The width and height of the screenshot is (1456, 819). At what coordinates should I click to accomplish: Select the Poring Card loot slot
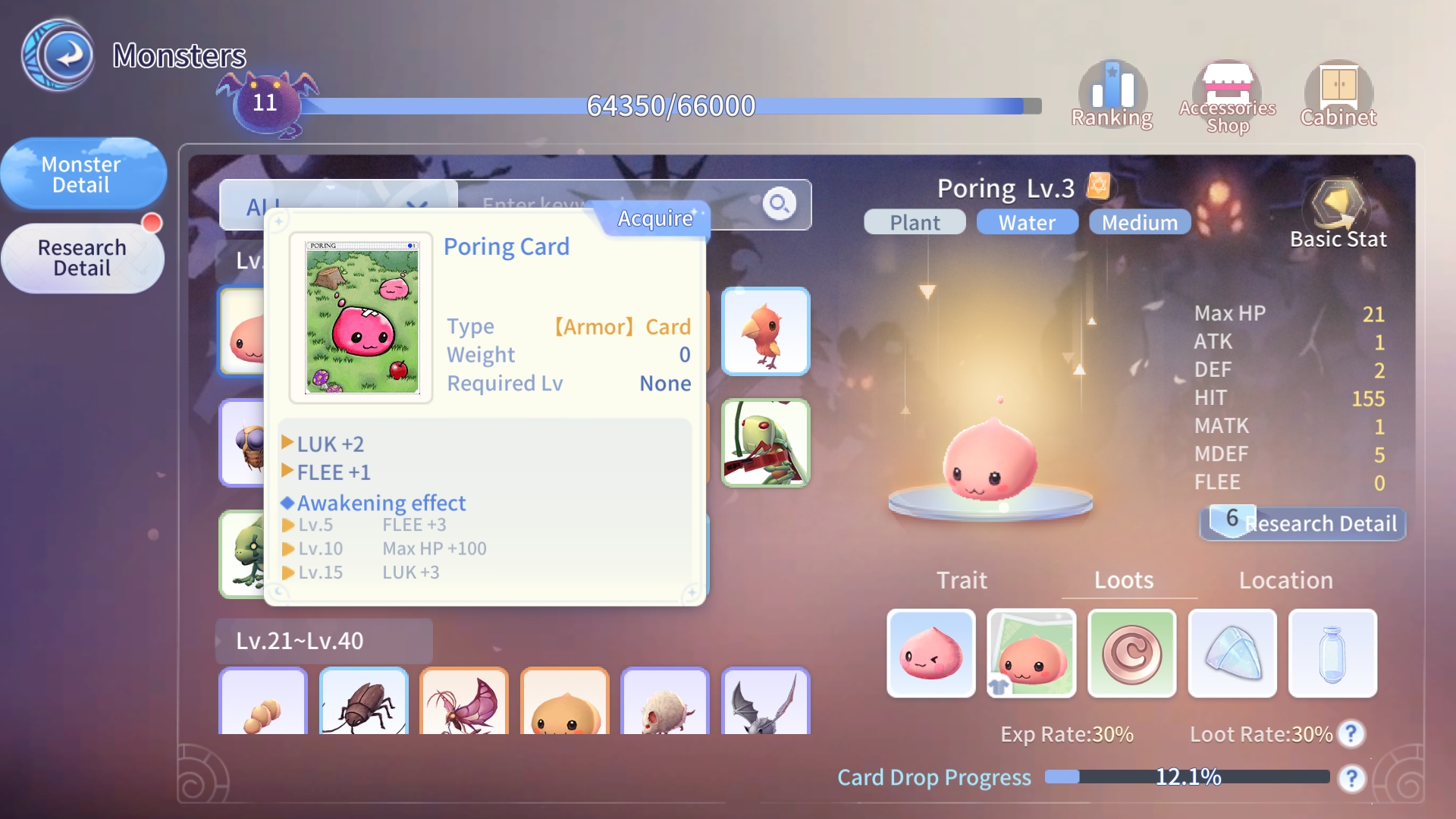[x=1031, y=653]
